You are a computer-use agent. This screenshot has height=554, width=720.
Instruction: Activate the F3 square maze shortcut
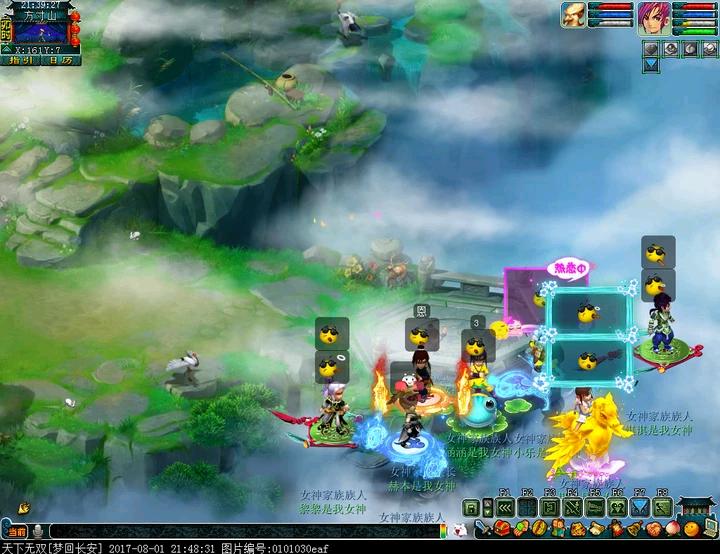tap(551, 507)
